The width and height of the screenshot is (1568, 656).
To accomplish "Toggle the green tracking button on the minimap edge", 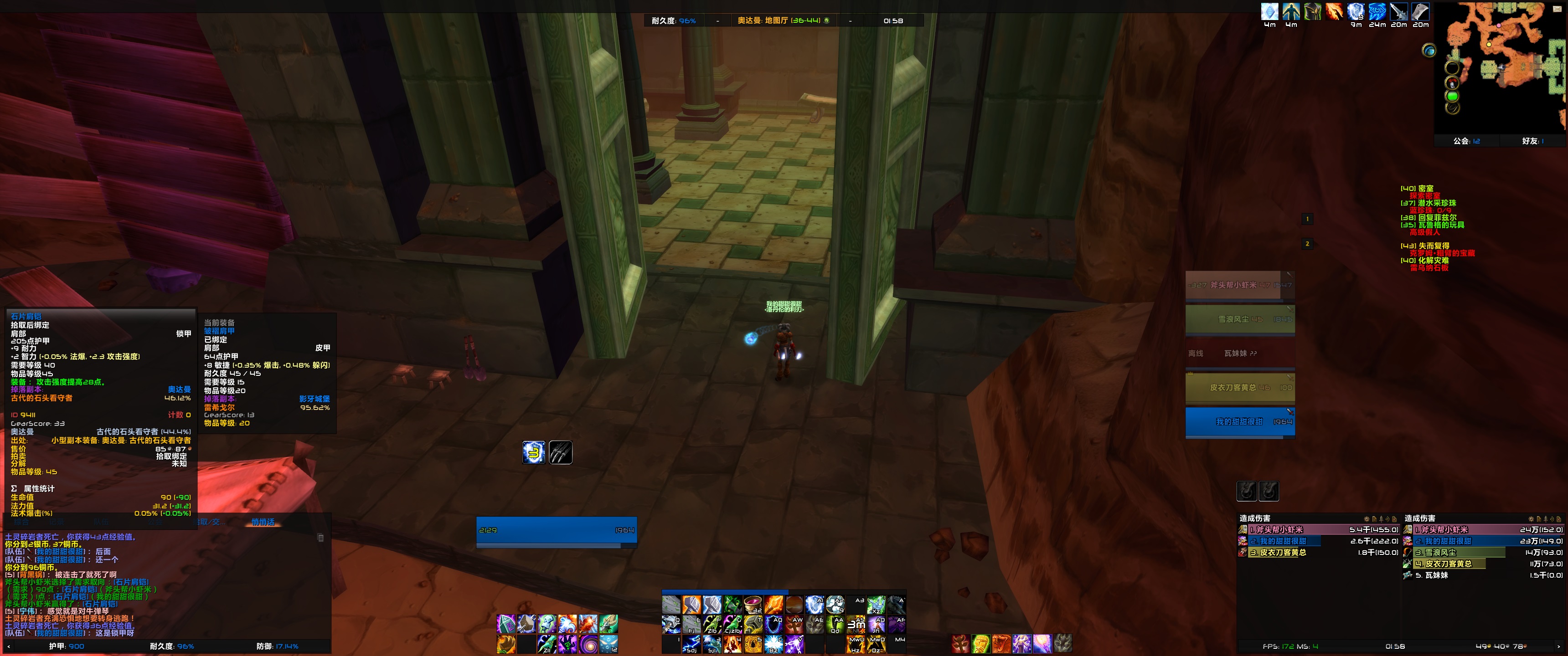I will tap(1452, 96).
